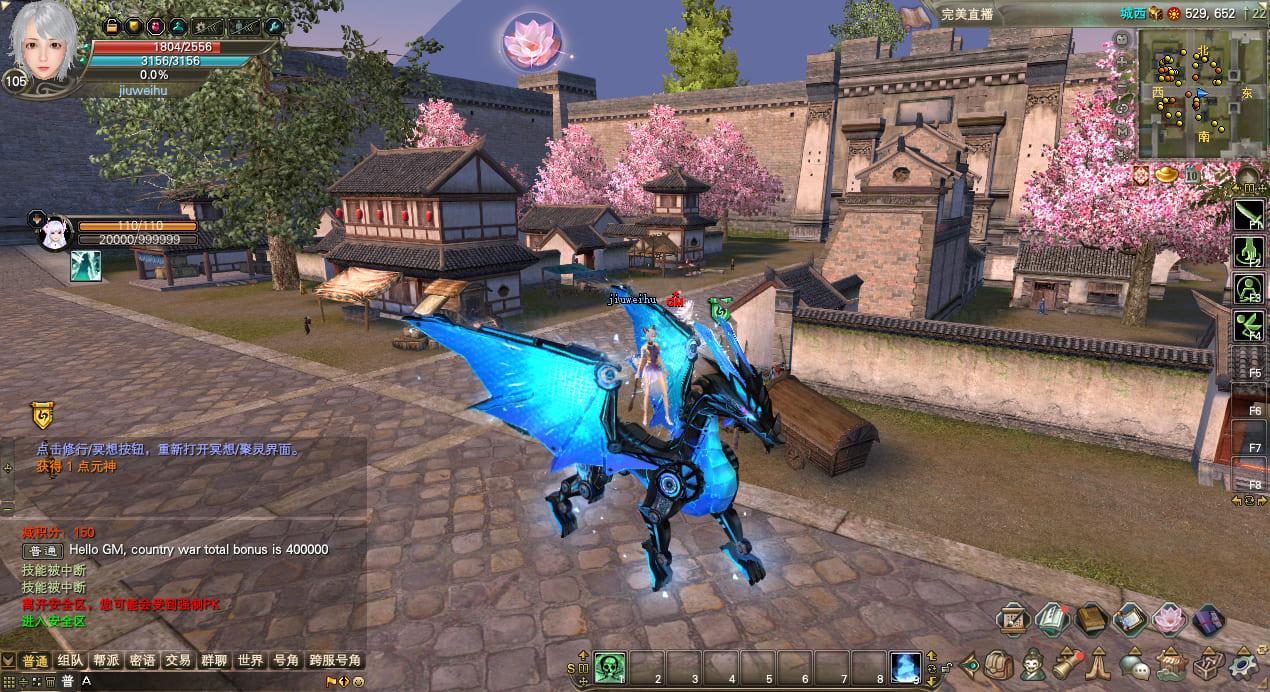Open the gold ingot shop icon
Image resolution: width=1270 pixels, height=692 pixels.
coord(1167,176)
